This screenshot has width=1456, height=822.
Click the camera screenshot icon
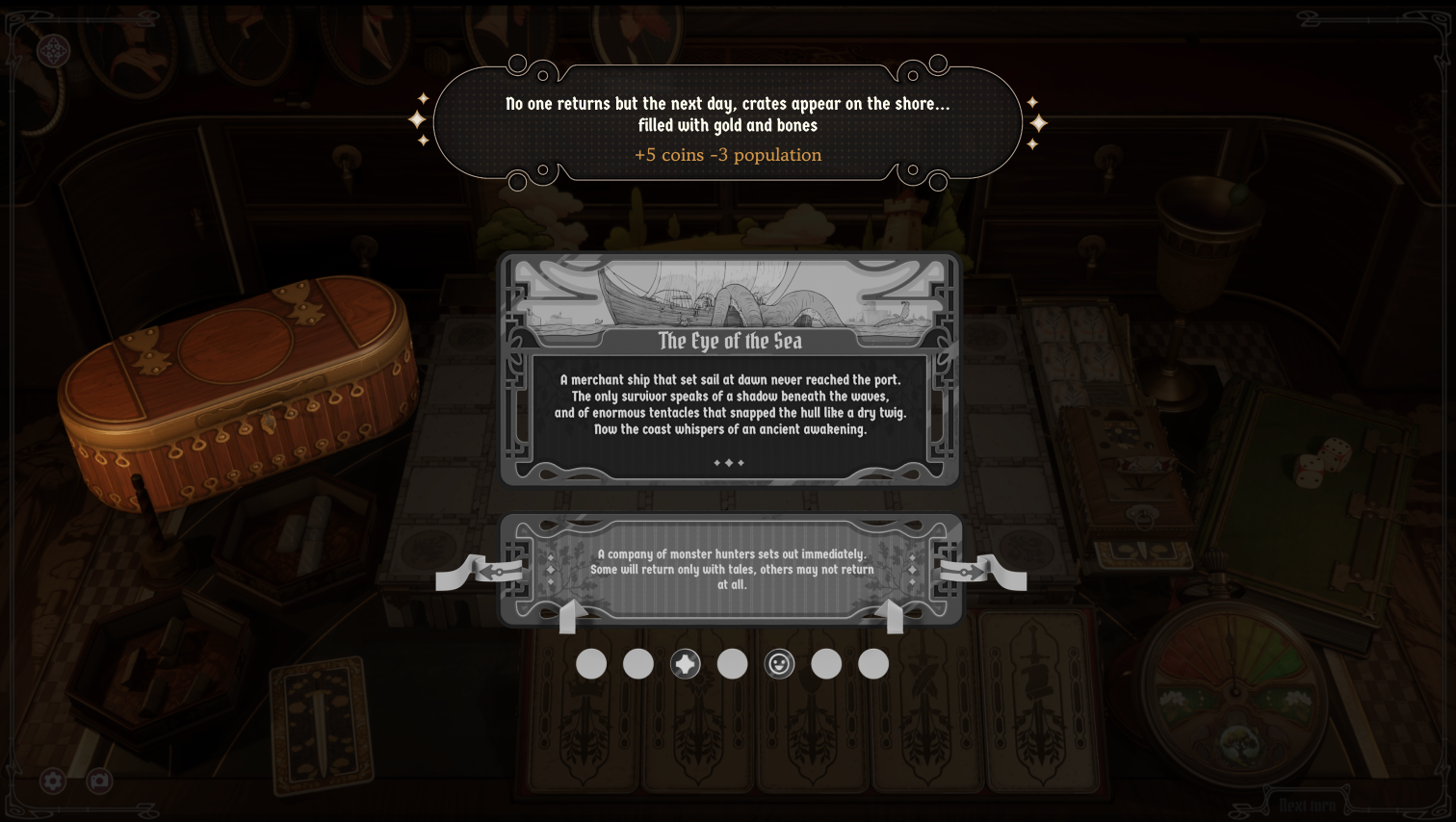(99, 781)
